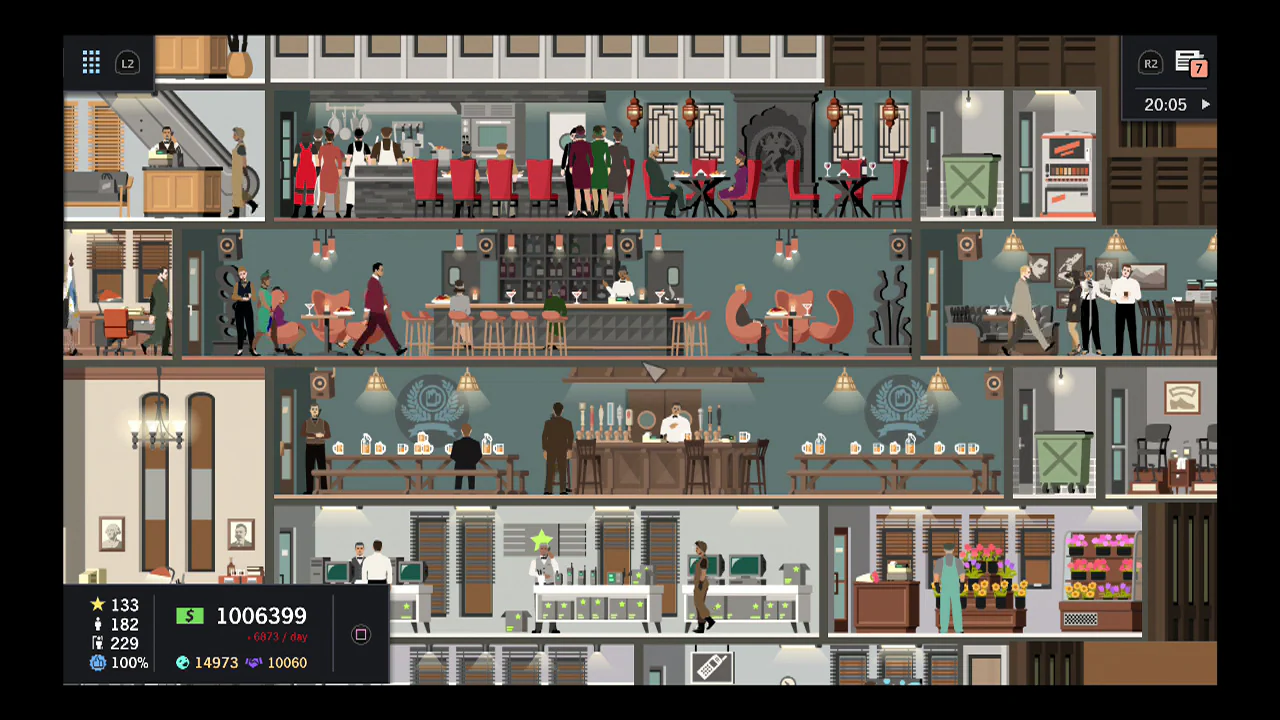Click the circled square button icon
This screenshot has height=720, width=1280.
click(x=360, y=635)
